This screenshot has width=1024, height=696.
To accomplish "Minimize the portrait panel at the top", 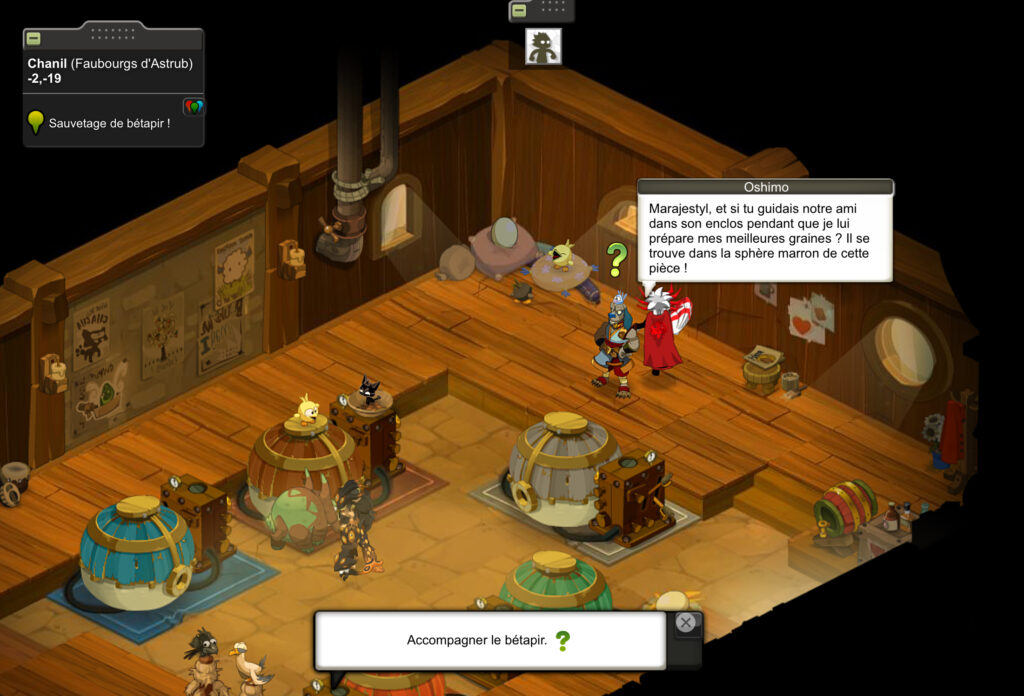I will coord(519,11).
